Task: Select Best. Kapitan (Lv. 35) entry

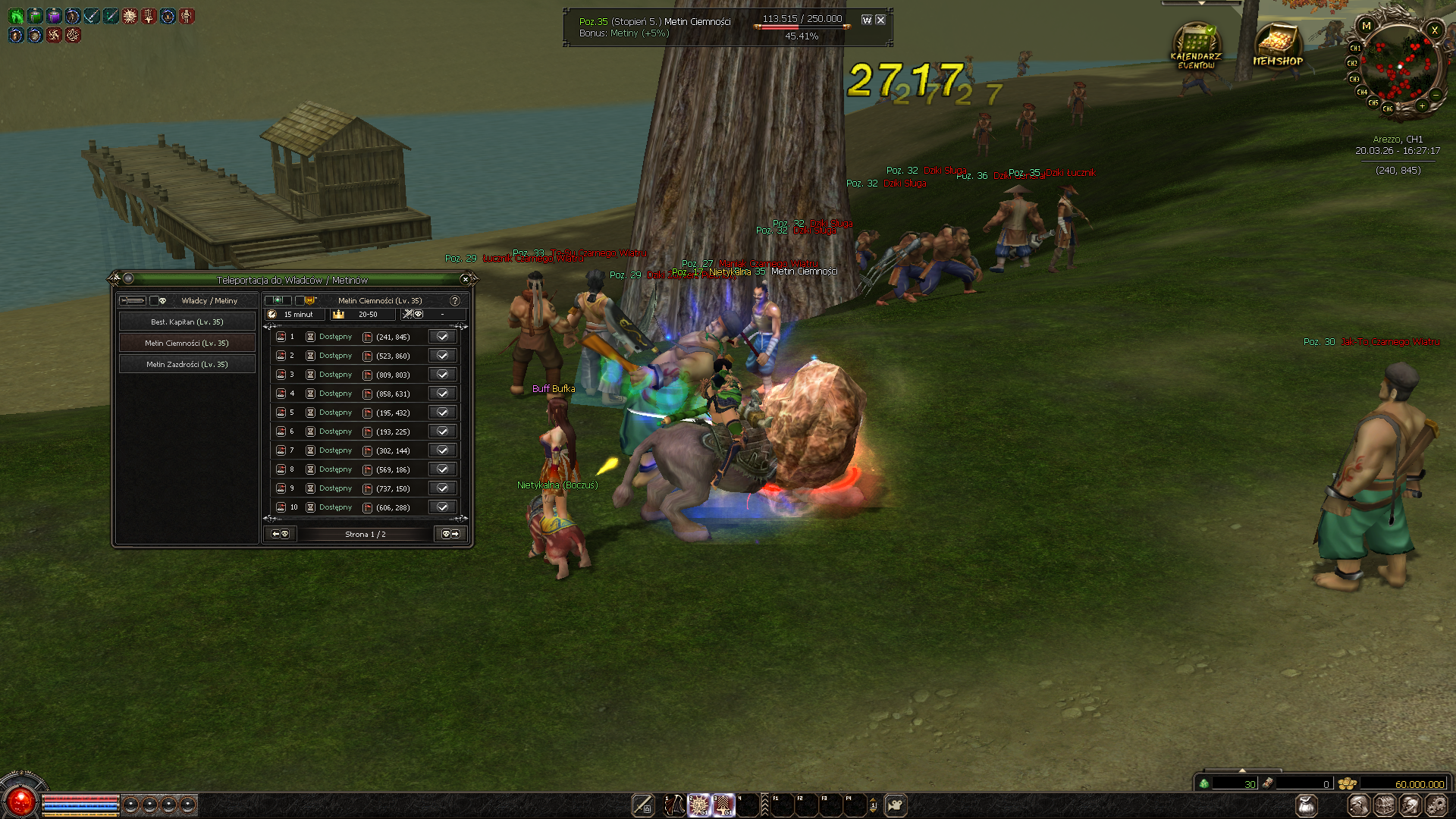Action: point(187,322)
